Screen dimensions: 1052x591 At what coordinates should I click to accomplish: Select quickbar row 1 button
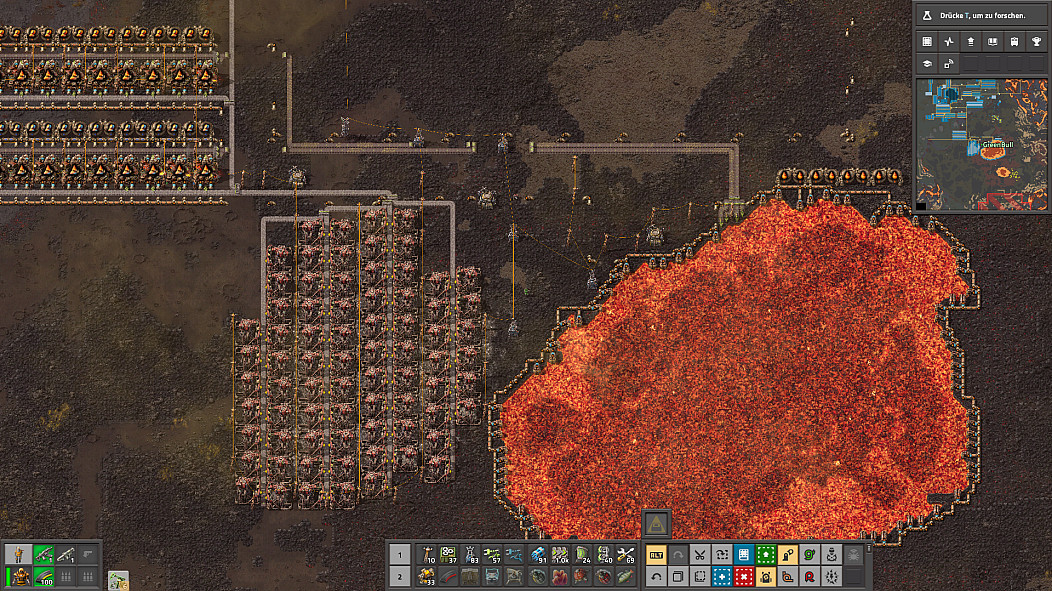(x=399, y=555)
